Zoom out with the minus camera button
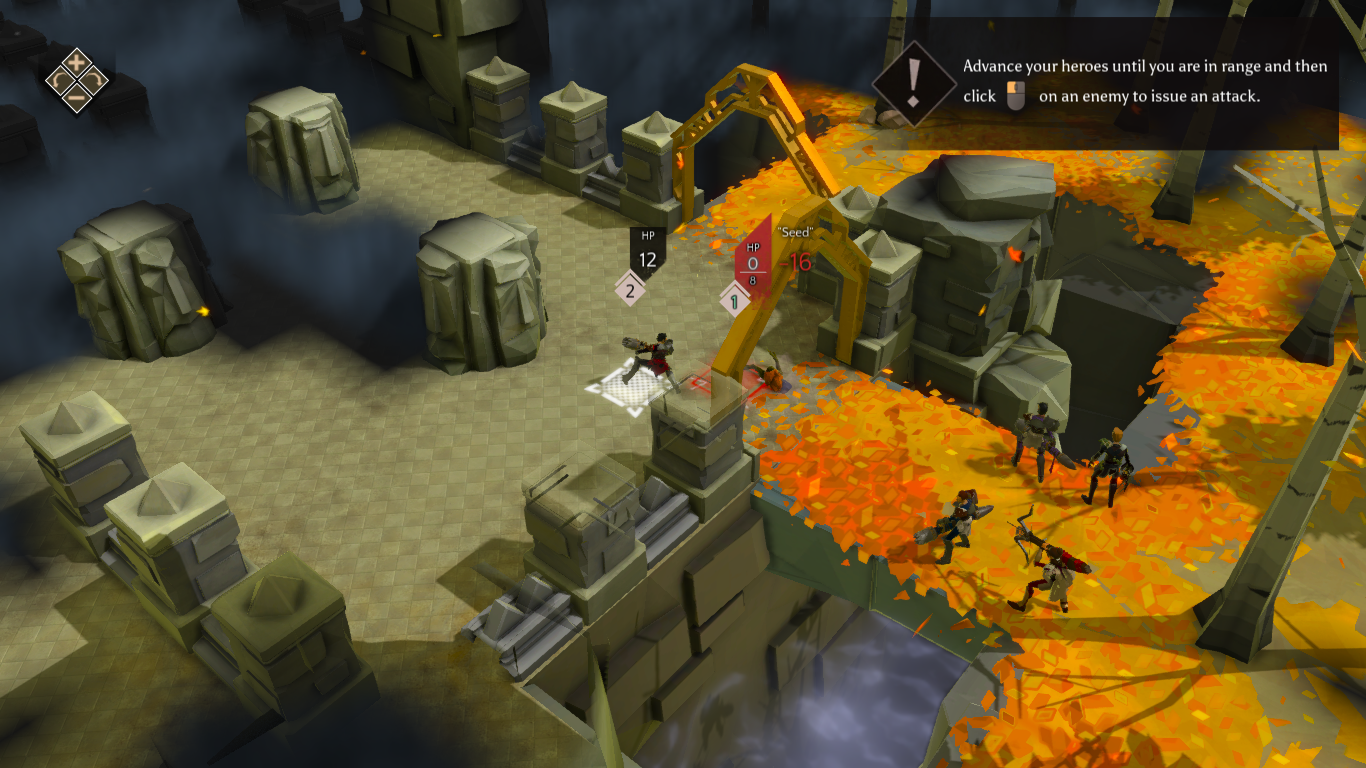The width and height of the screenshot is (1366, 768). (x=76, y=98)
